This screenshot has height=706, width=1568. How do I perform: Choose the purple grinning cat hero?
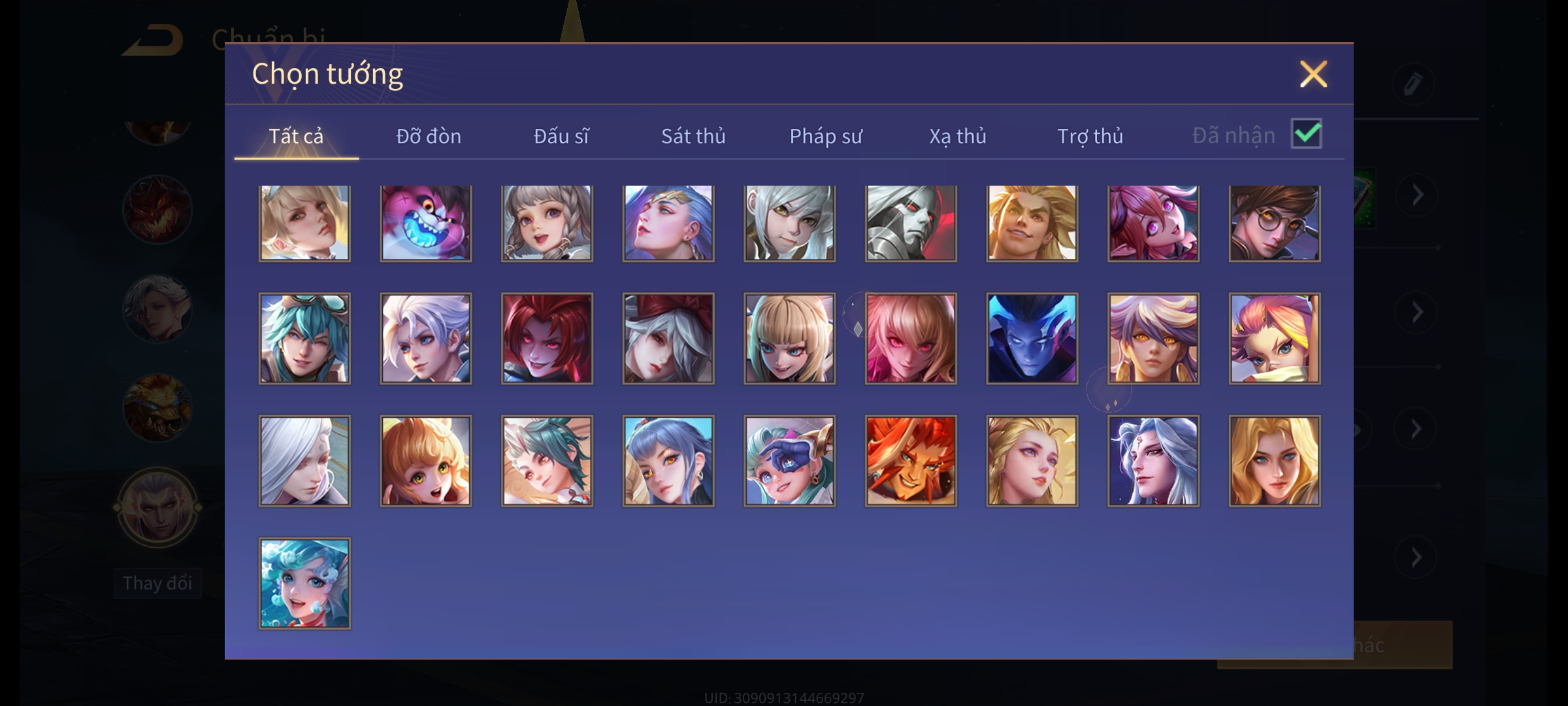pos(426,224)
